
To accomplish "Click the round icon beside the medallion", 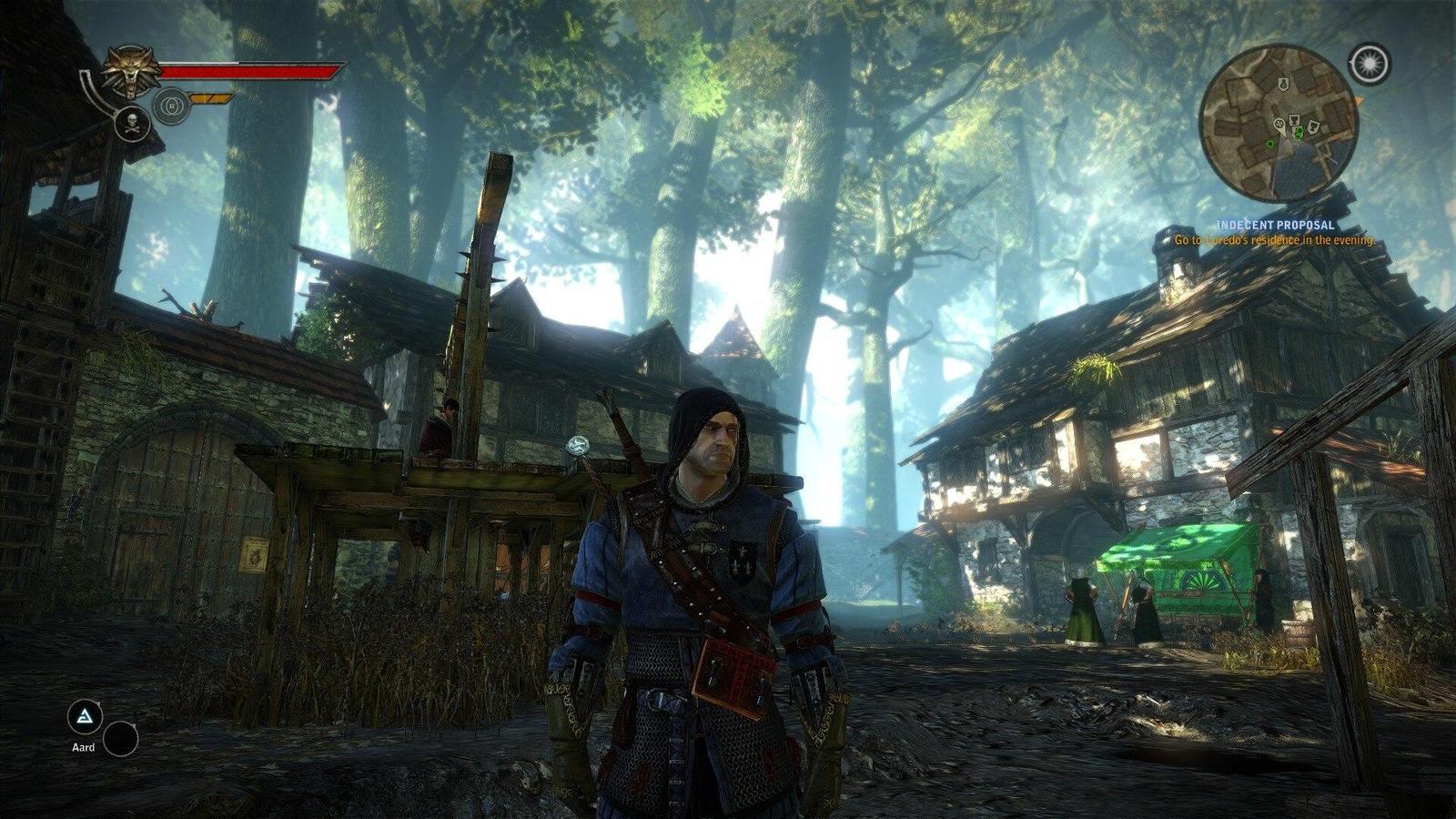I will click(x=171, y=106).
